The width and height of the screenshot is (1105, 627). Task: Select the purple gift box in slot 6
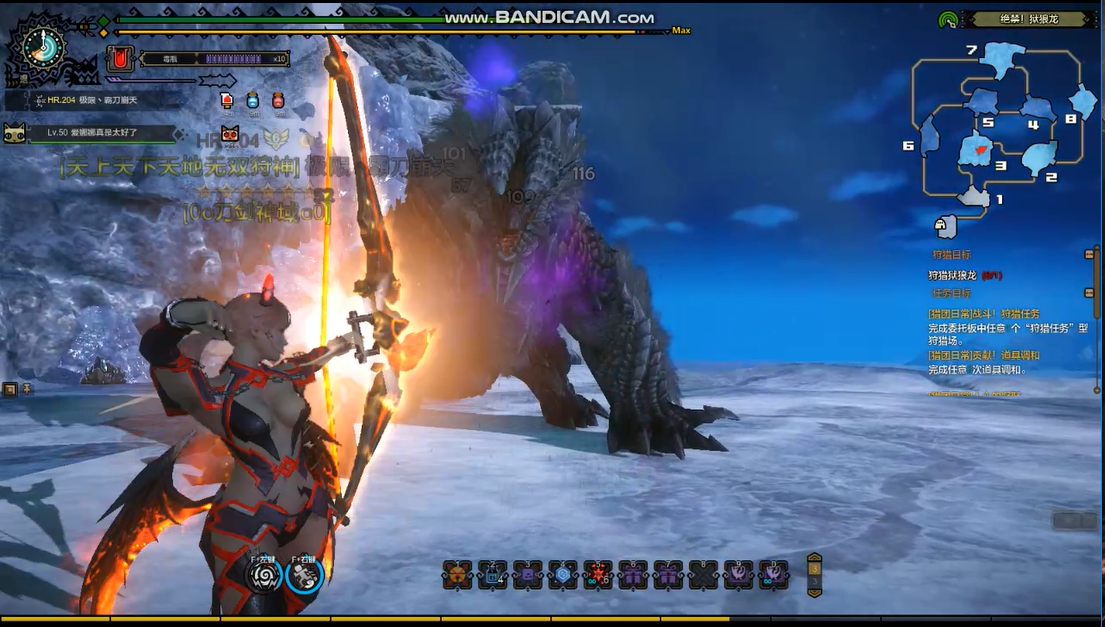pos(633,575)
